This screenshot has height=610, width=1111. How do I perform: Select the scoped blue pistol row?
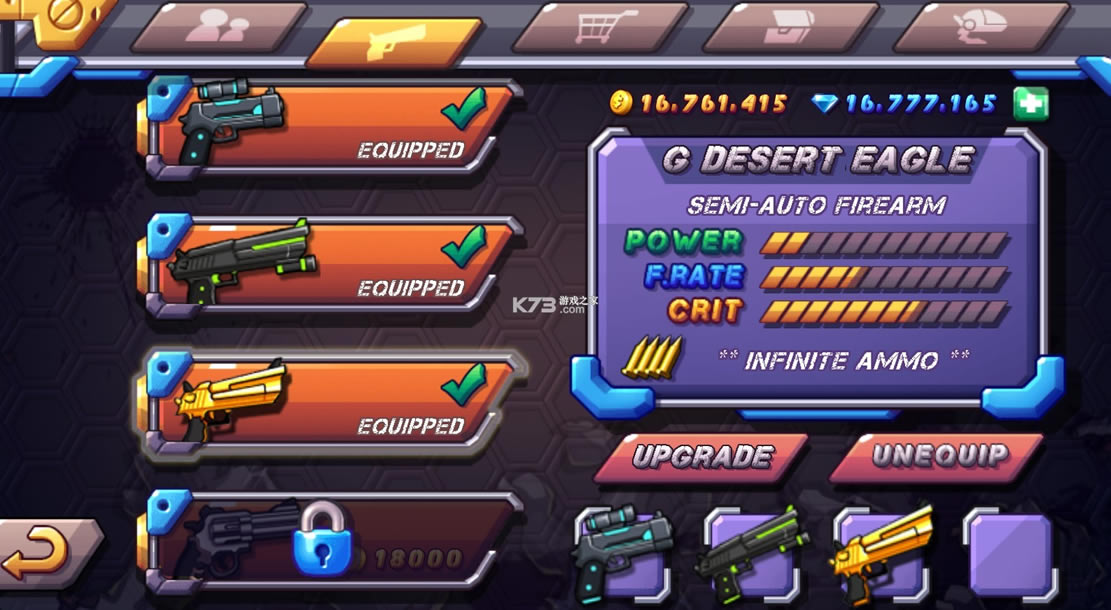pos(330,125)
